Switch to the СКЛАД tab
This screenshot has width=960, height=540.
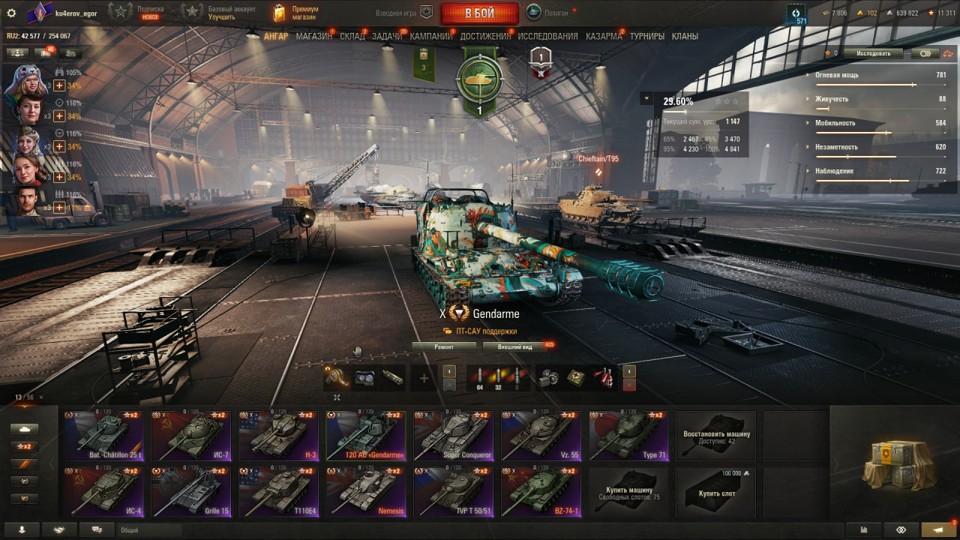point(352,36)
